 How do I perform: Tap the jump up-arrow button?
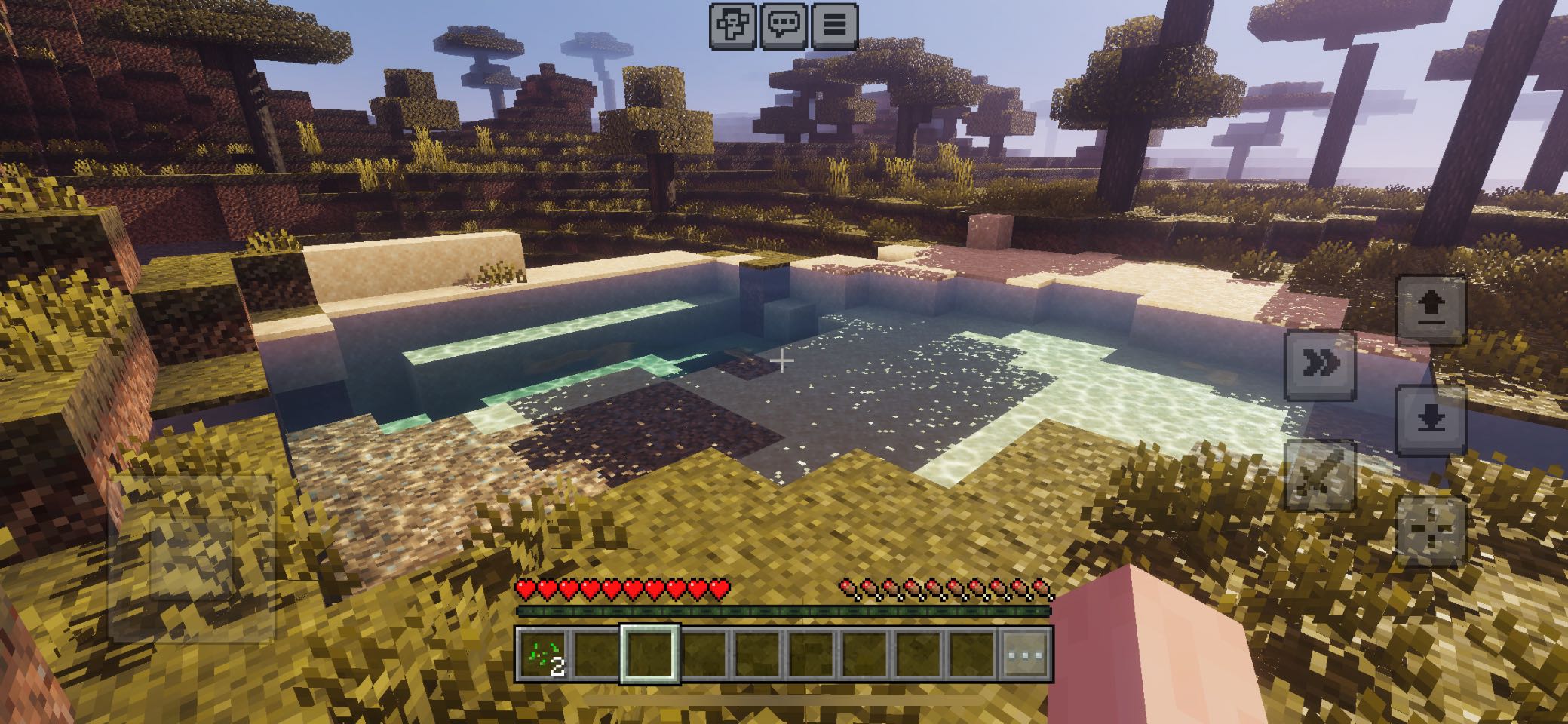tap(1431, 309)
